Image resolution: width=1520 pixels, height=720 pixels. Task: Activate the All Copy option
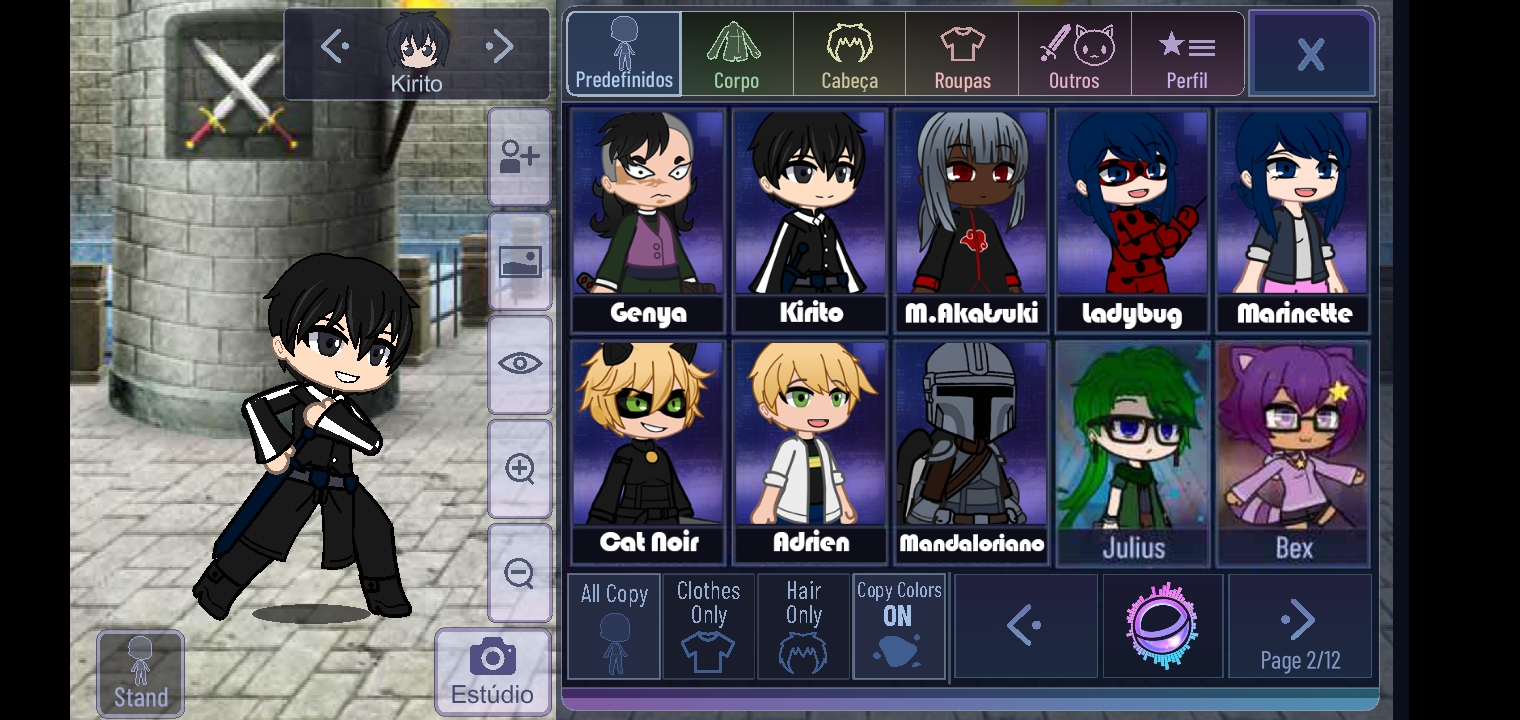pos(614,626)
